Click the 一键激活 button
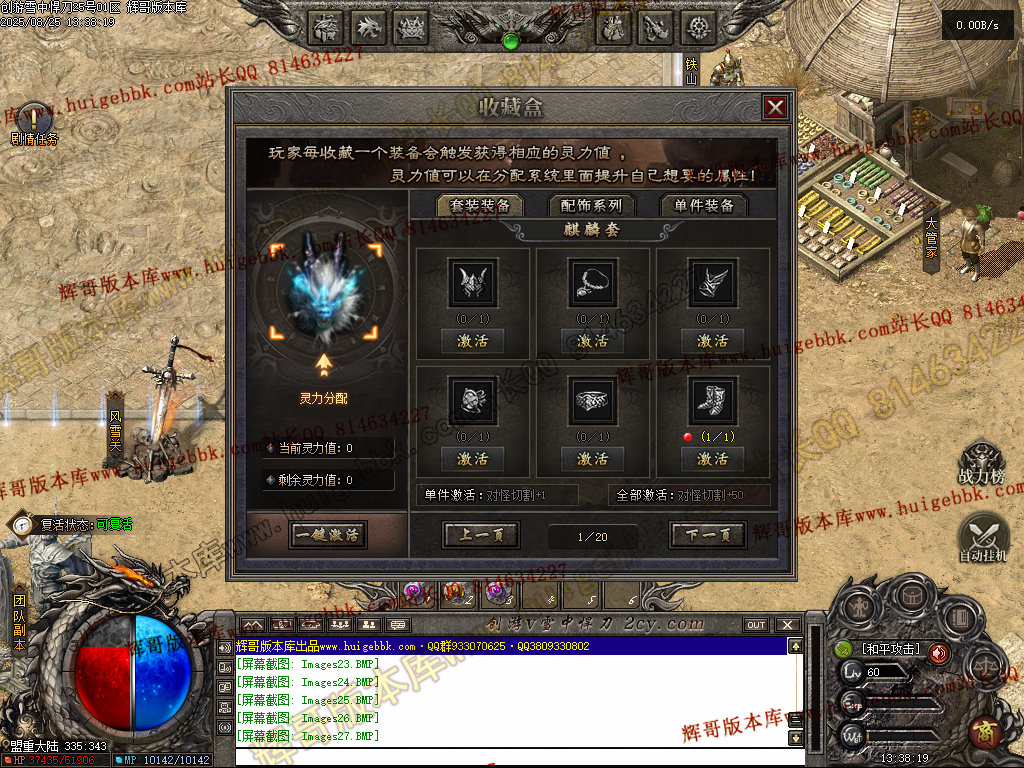This screenshot has width=1024, height=768. (327, 535)
